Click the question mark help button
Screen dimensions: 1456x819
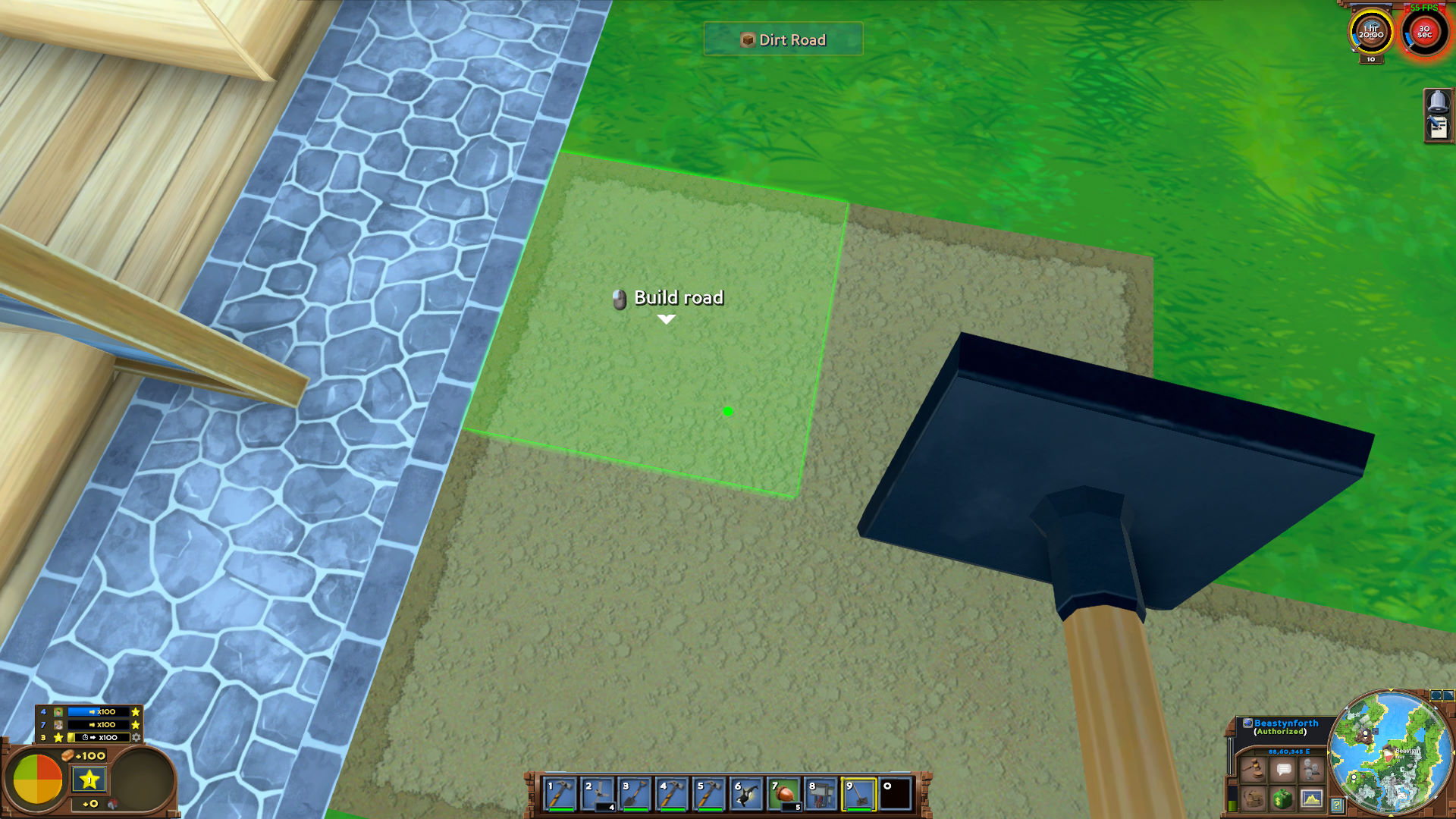pyautogui.click(x=1337, y=805)
